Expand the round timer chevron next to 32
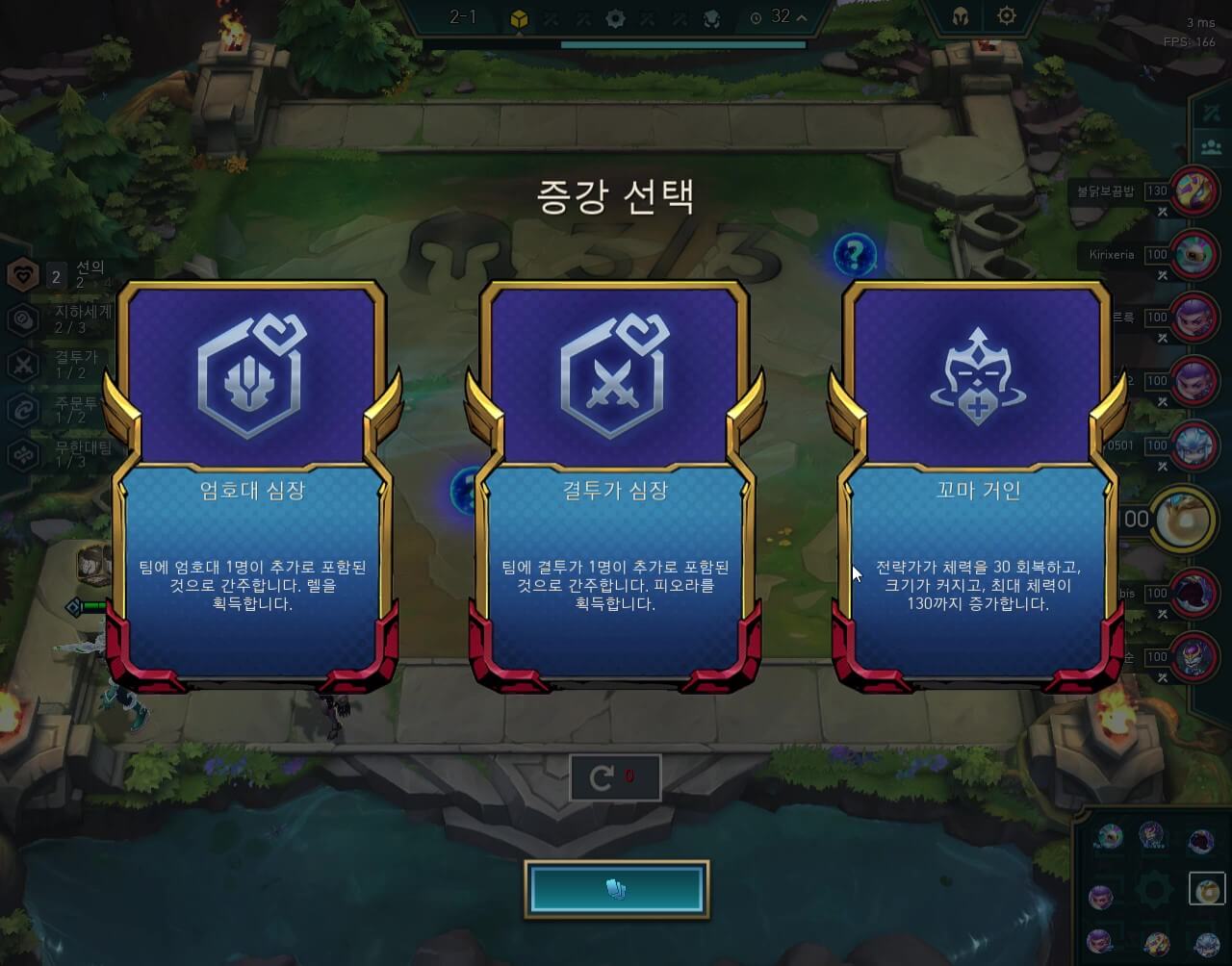Viewport: 1232px width, 966px height. (803, 16)
